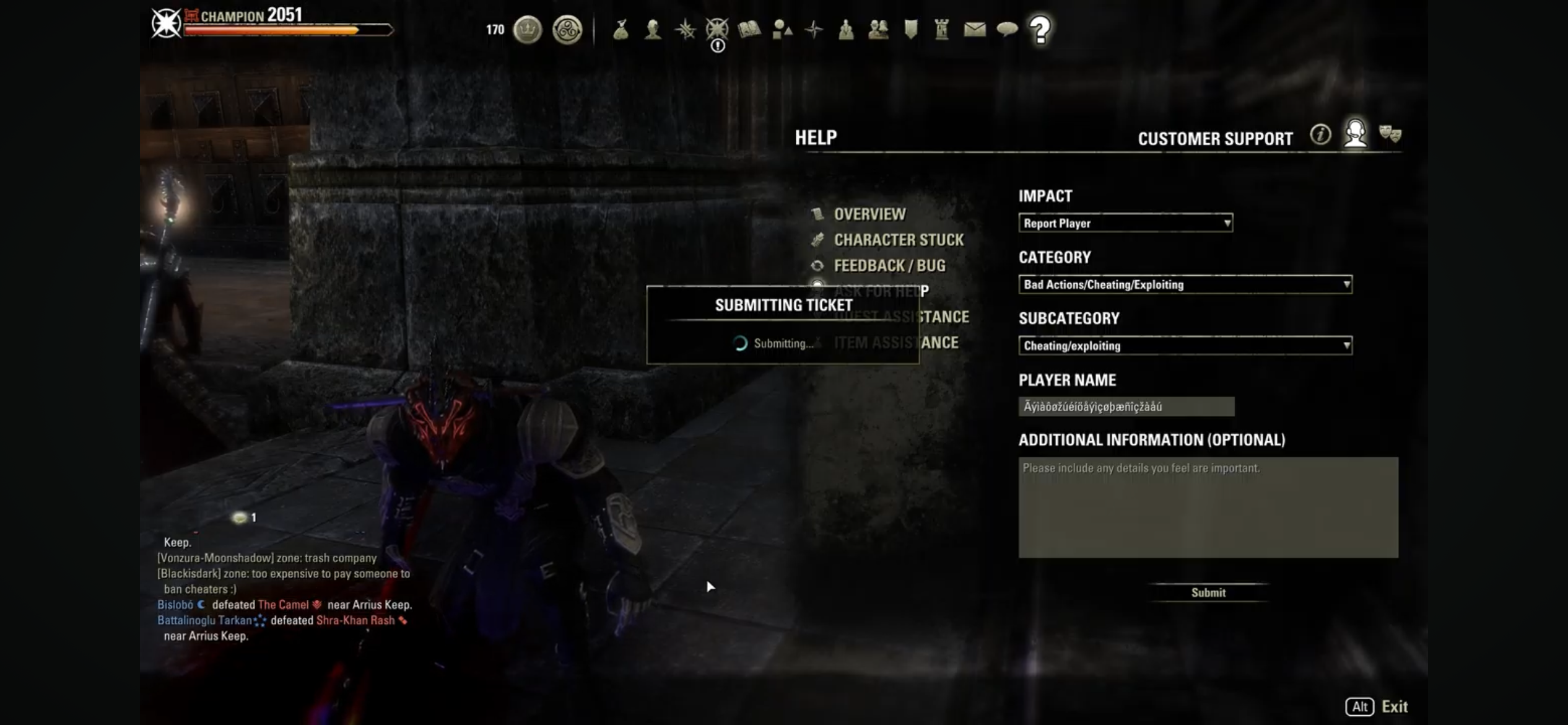
Task: Open the inventory bag icon
Action: pyautogui.click(x=622, y=29)
